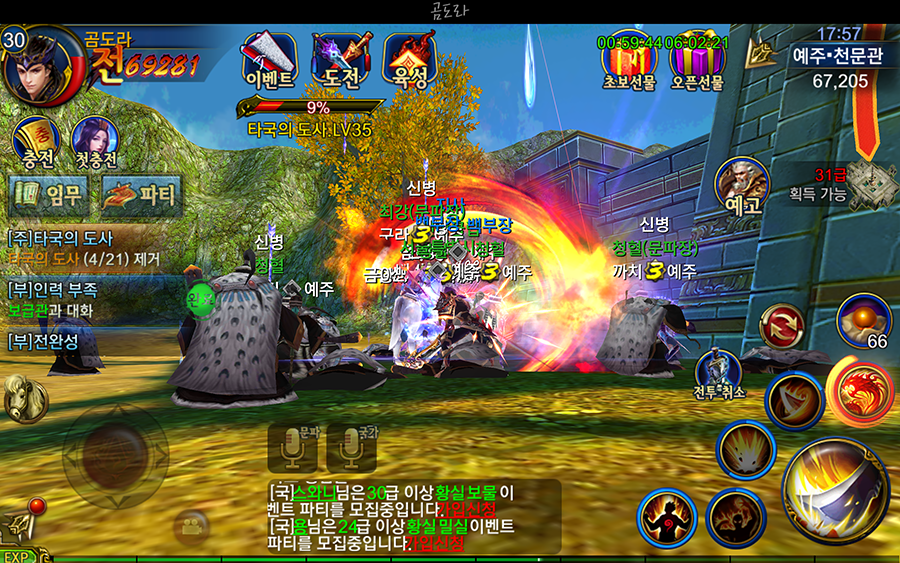Use the orb potion with 66 count

pyautogui.click(x=862, y=320)
